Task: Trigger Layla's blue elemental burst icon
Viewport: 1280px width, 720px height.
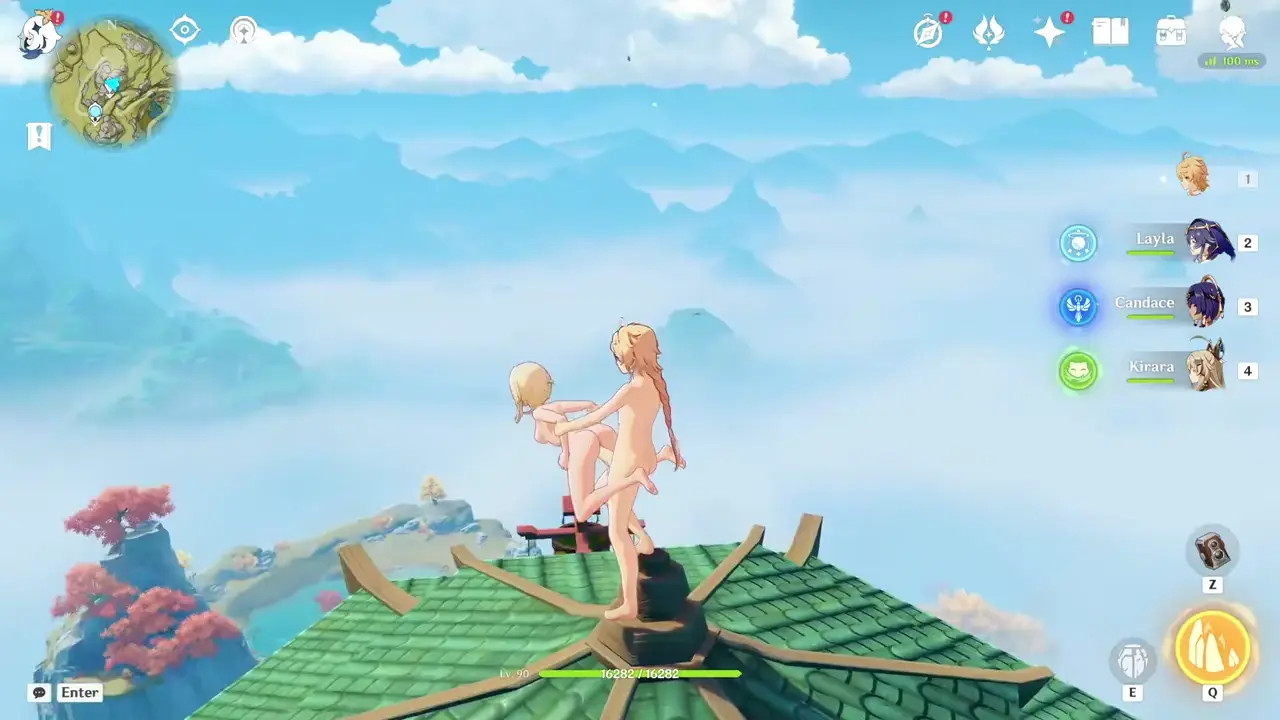Action: [x=1078, y=243]
